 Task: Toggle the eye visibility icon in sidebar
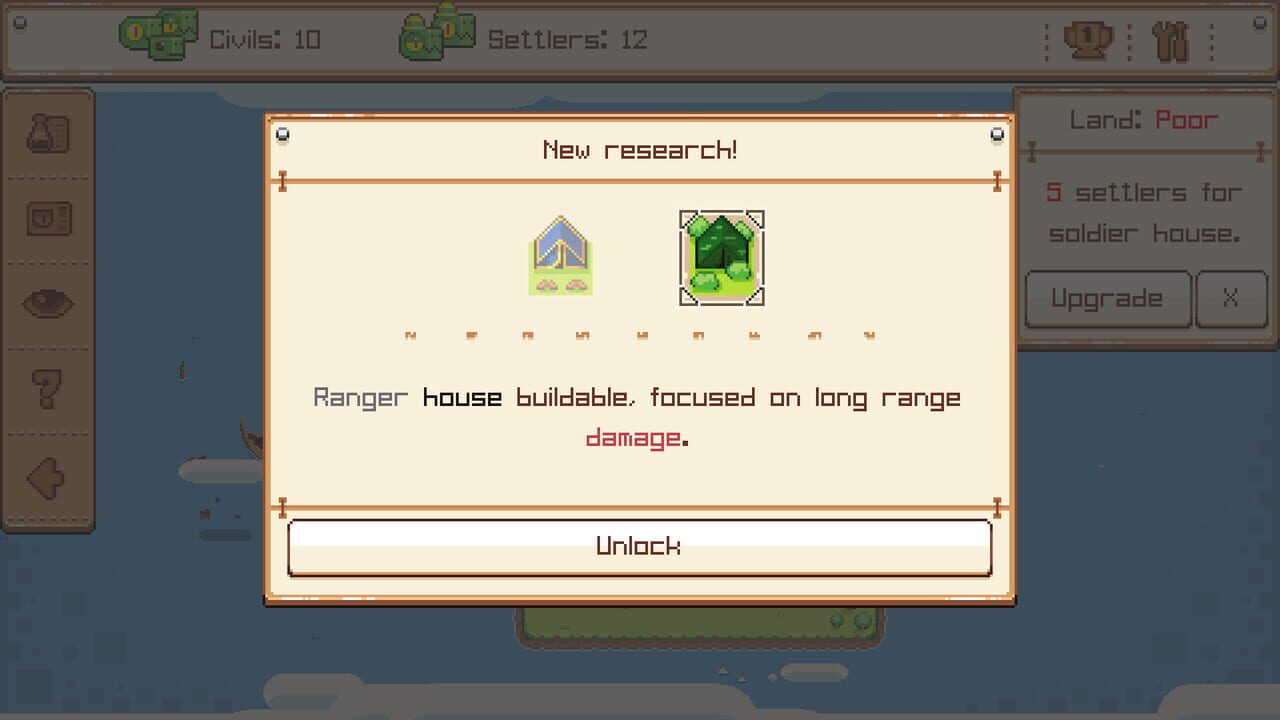coord(48,305)
